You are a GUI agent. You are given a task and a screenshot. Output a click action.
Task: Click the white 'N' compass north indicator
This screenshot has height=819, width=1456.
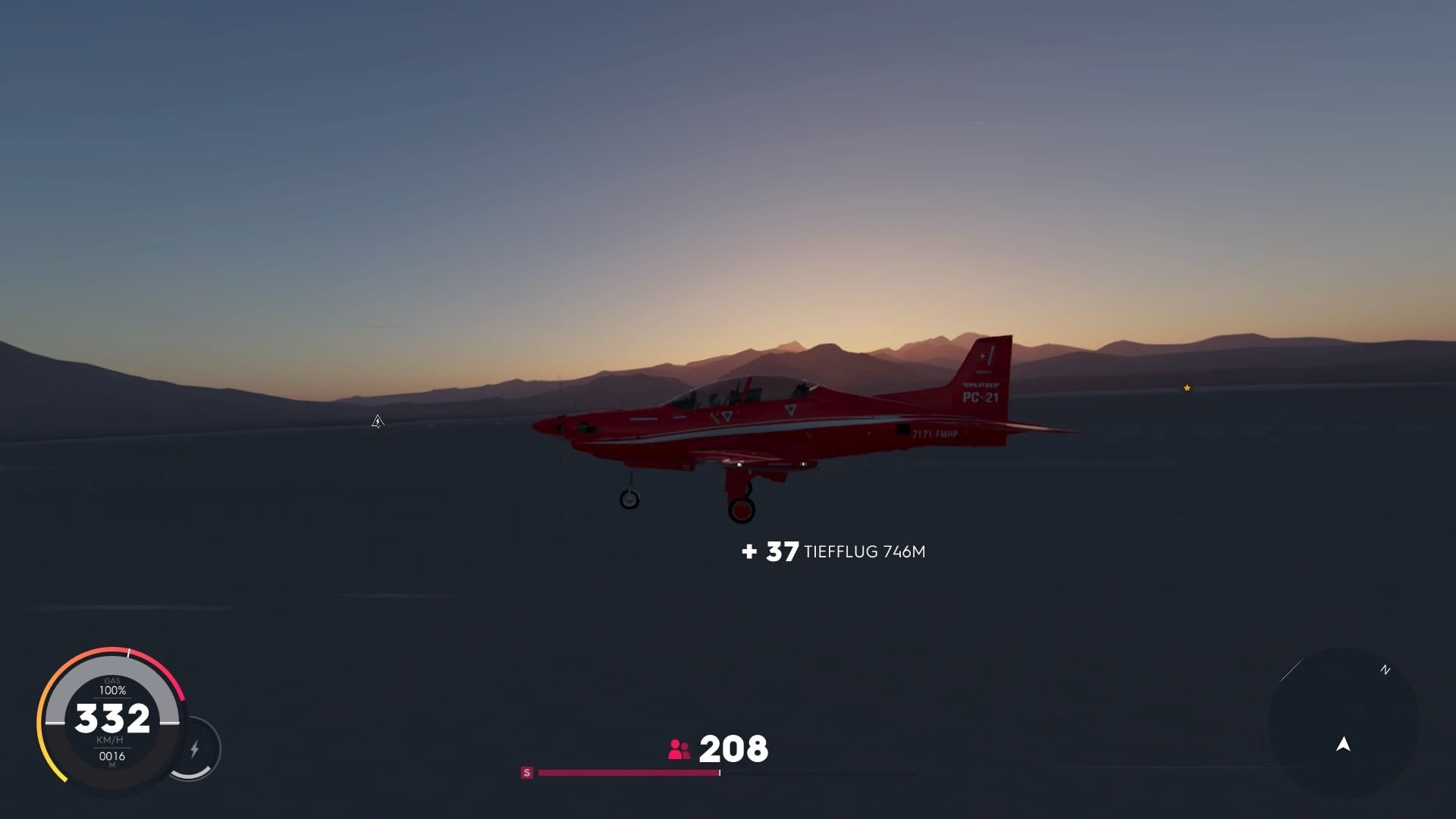pyautogui.click(x=1385, y=670)
